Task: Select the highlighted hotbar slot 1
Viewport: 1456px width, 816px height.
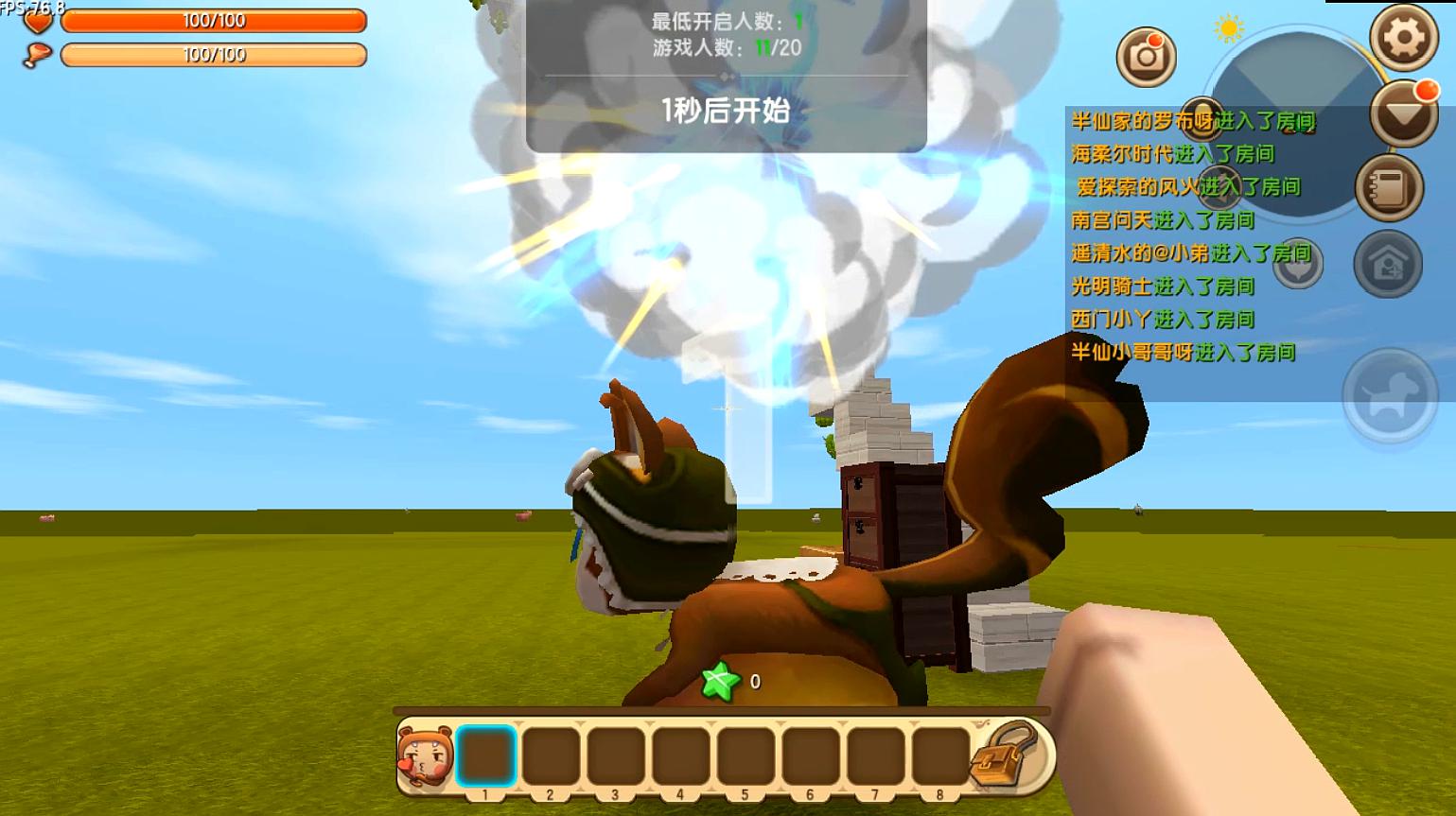Action: [x=486, y=755]
